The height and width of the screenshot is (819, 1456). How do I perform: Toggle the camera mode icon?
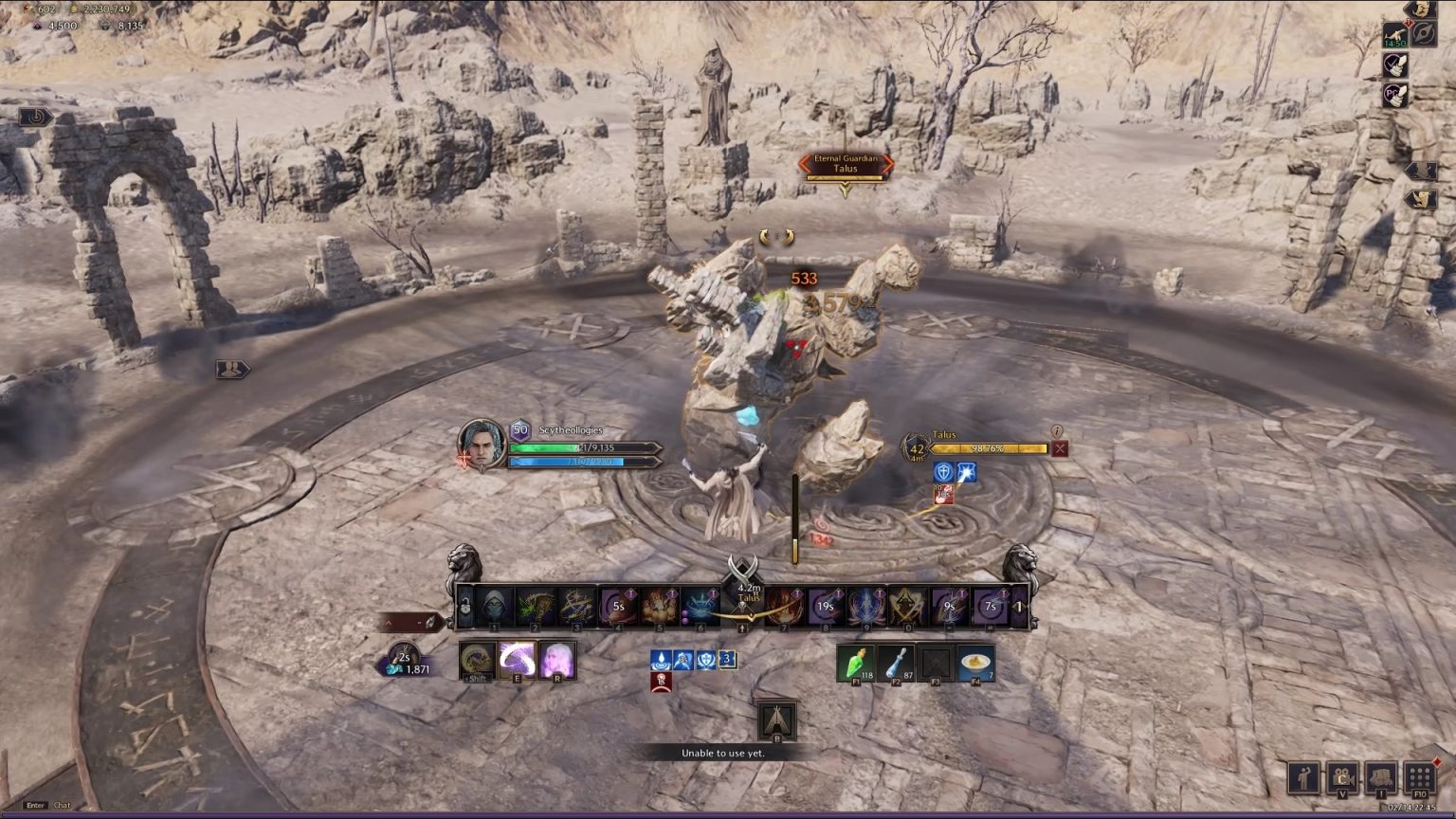(x=1343, y=778)
